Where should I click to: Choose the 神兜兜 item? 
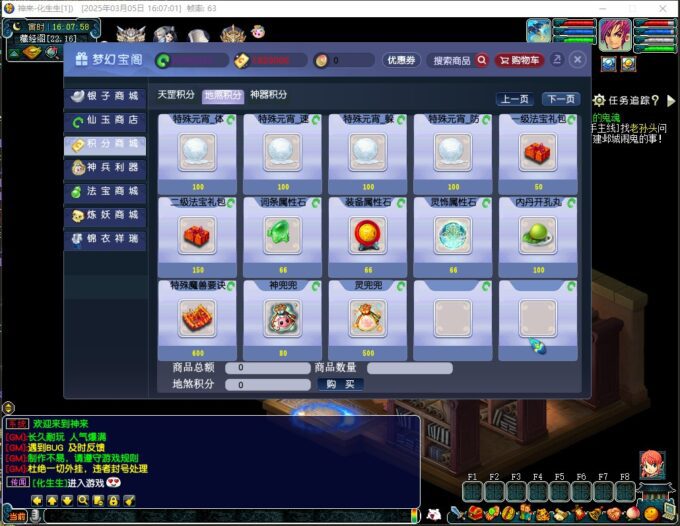tap(282, 318)
